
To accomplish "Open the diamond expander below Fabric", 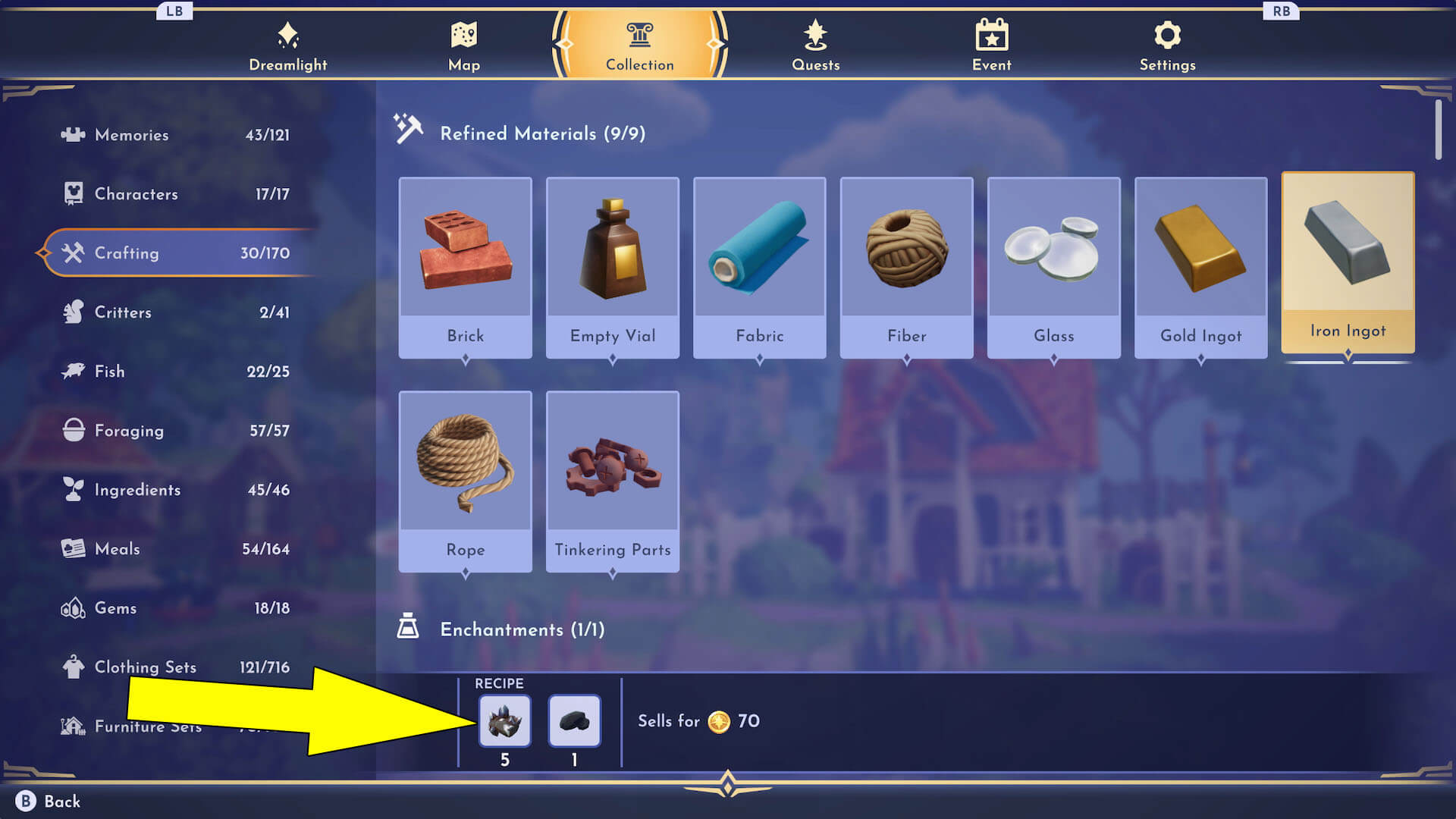I will point(759,359).
